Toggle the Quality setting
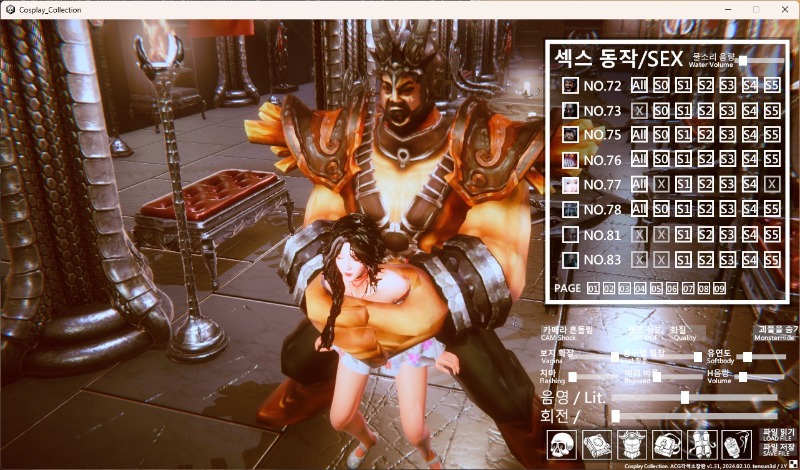The image size is (800, 470). coord(685,332)
